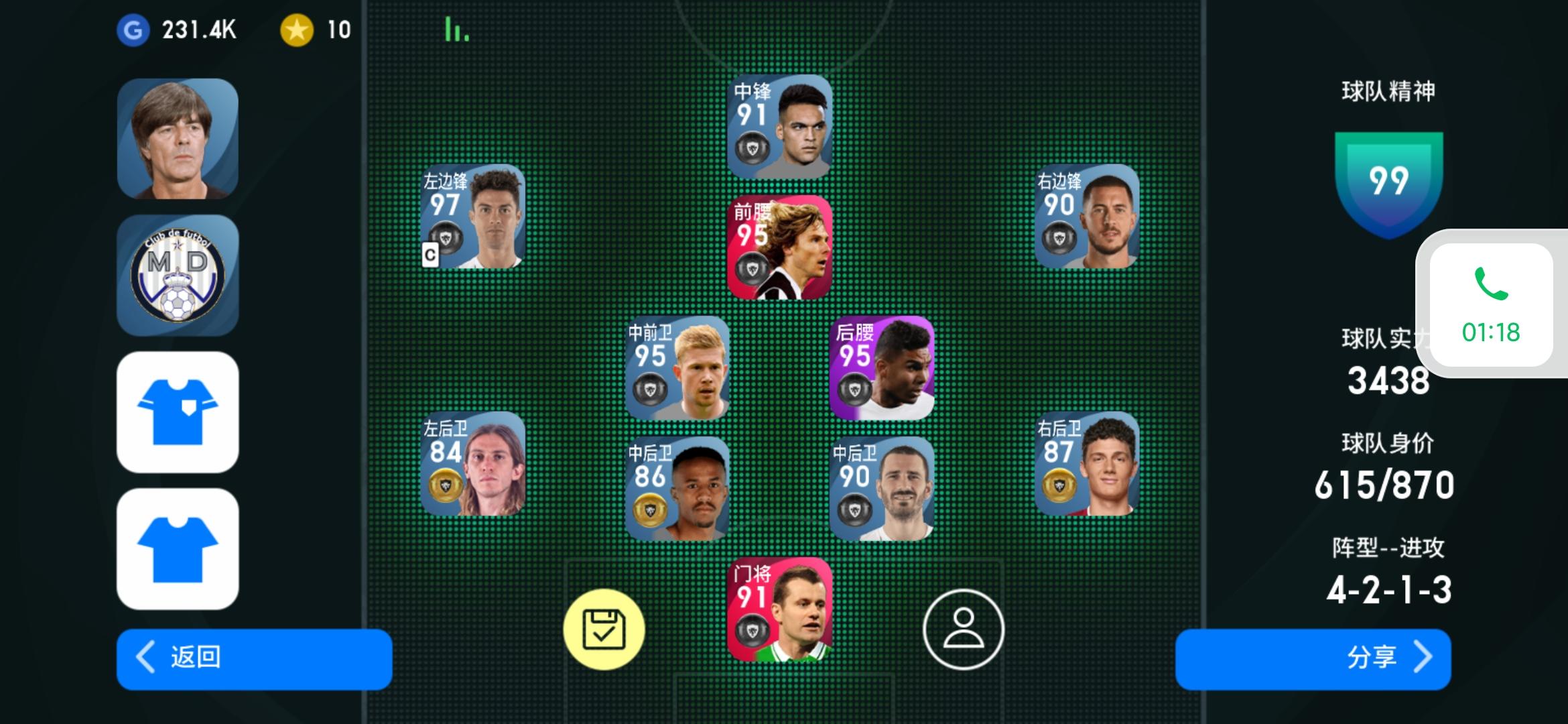Screen dimensions: 1568x724
Task: Open the player profile circle icon
Action: 965,630
